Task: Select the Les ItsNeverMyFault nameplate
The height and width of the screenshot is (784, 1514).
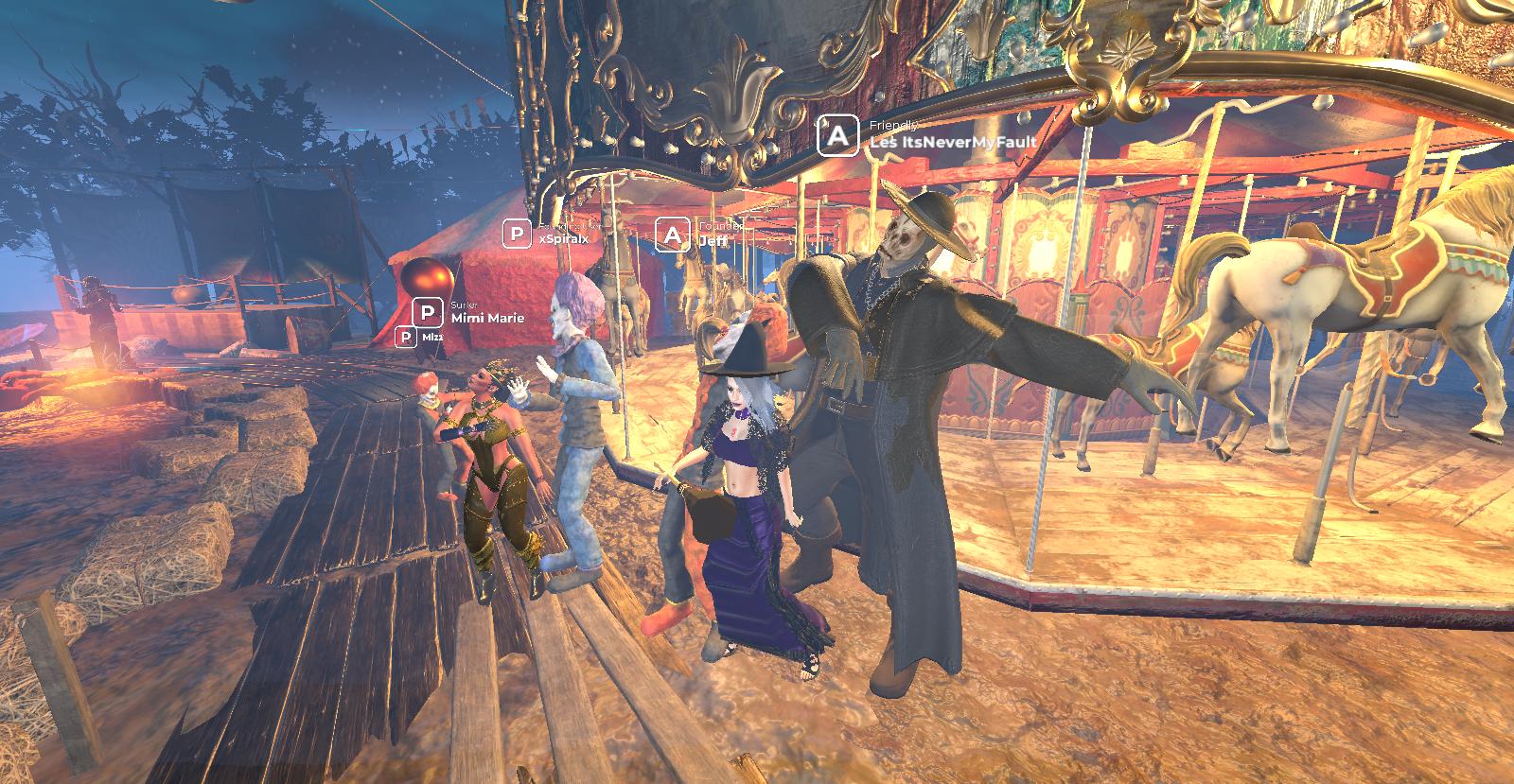Action: pyautogui.click(x=953, y=142)
